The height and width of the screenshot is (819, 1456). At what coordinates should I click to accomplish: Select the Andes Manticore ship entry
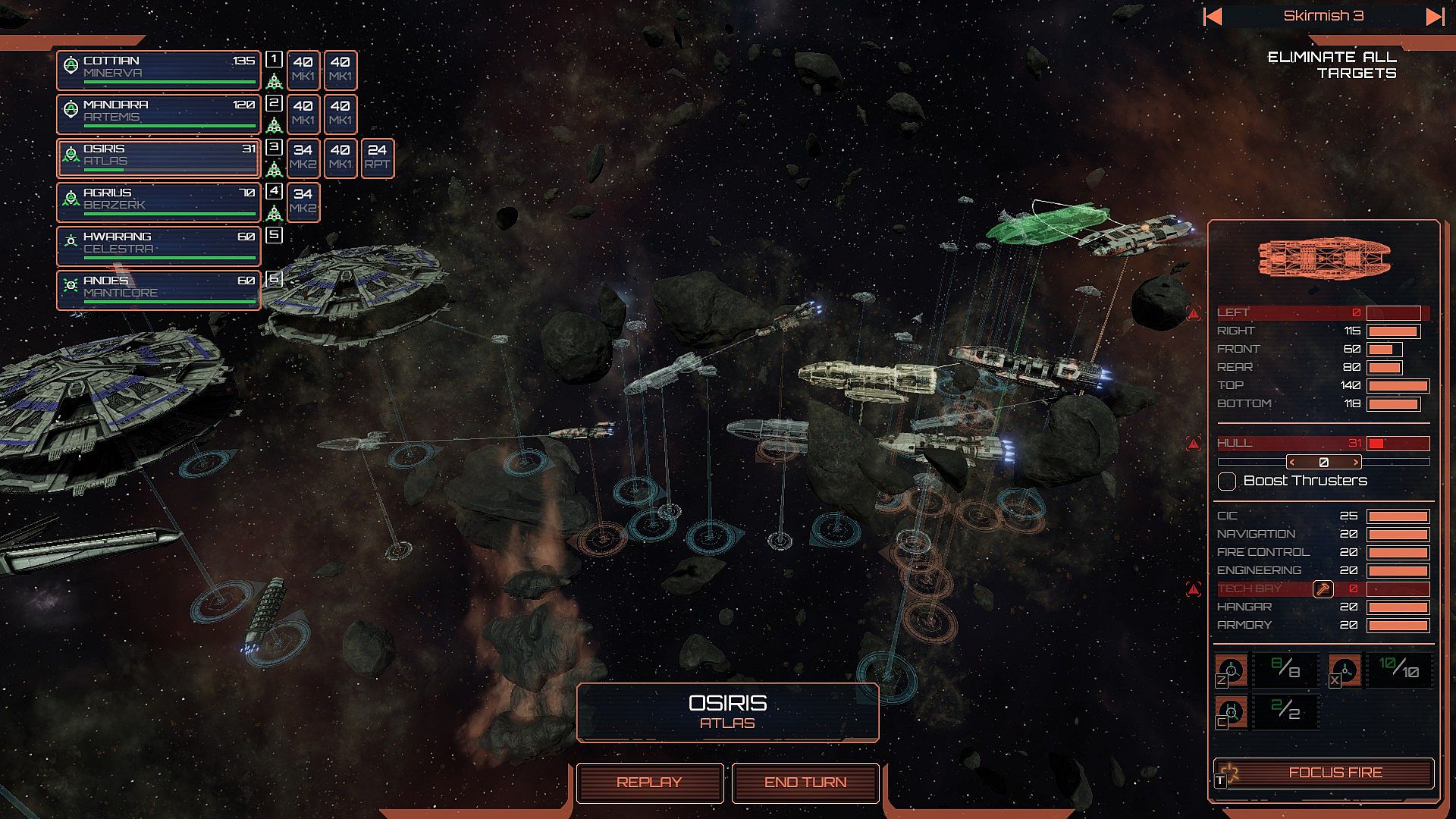click(x=158, y=290)
